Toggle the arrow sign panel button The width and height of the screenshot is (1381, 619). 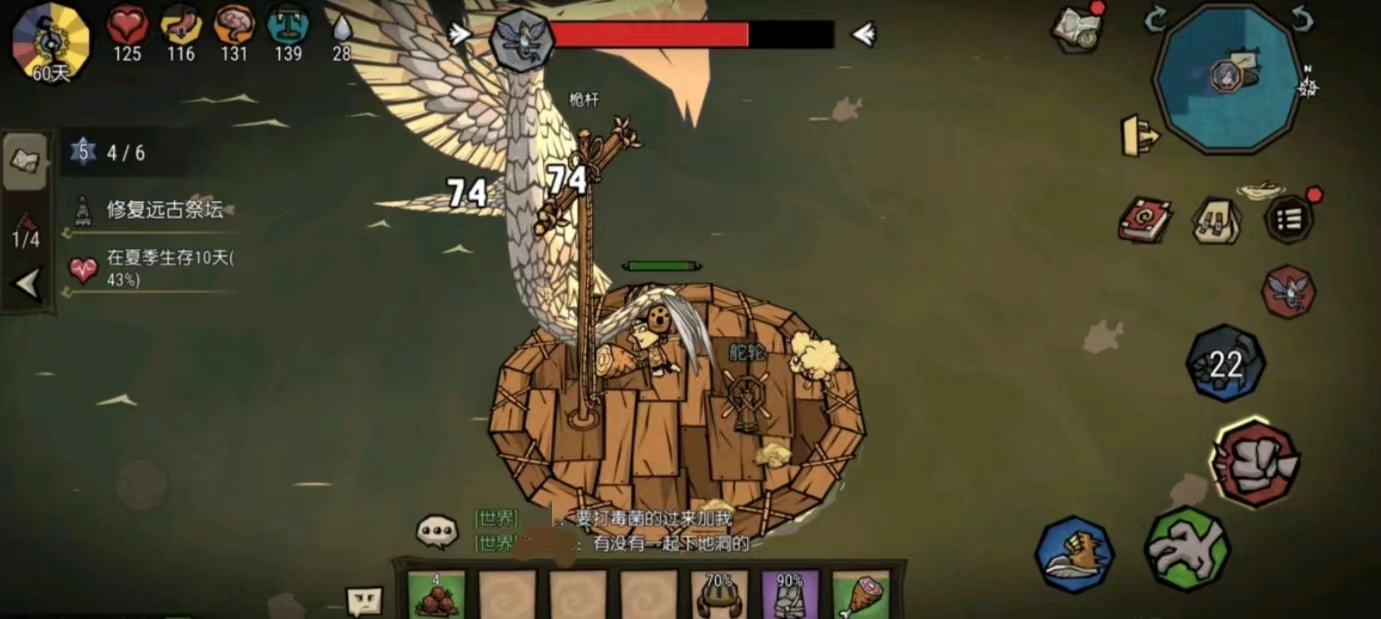pos(1140,136)
